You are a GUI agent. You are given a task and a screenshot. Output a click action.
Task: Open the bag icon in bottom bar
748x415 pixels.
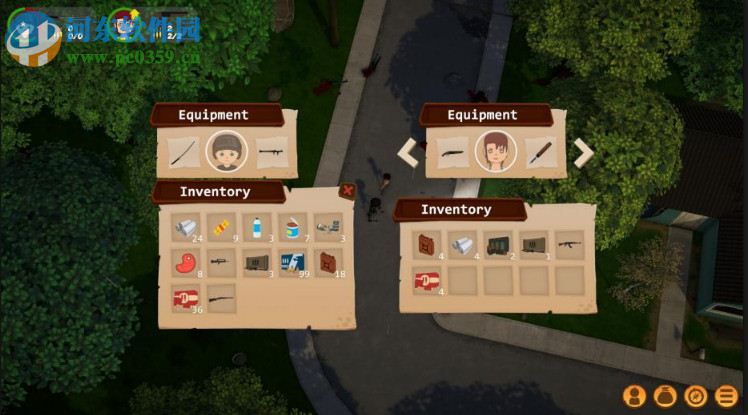click(665, 395)
